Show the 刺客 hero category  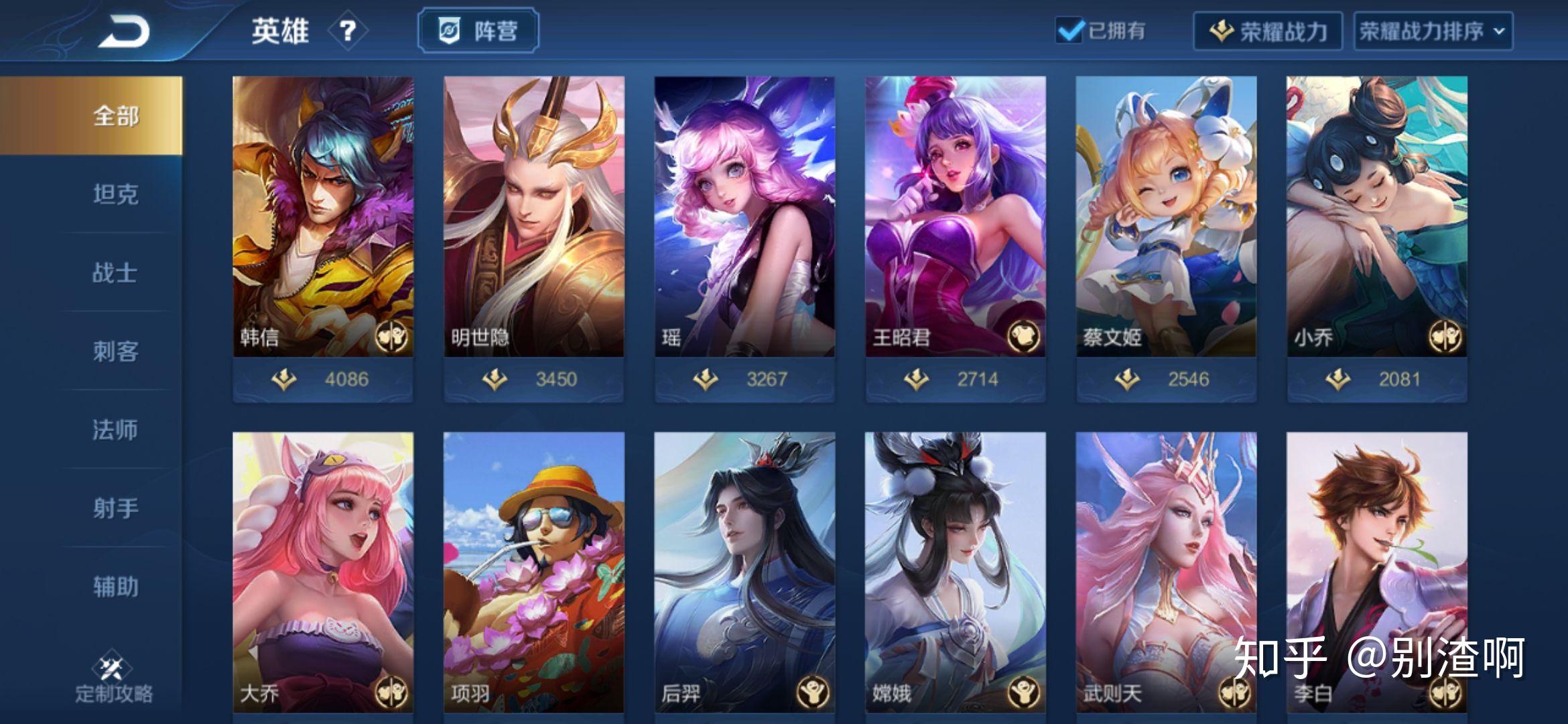(115, 351)
